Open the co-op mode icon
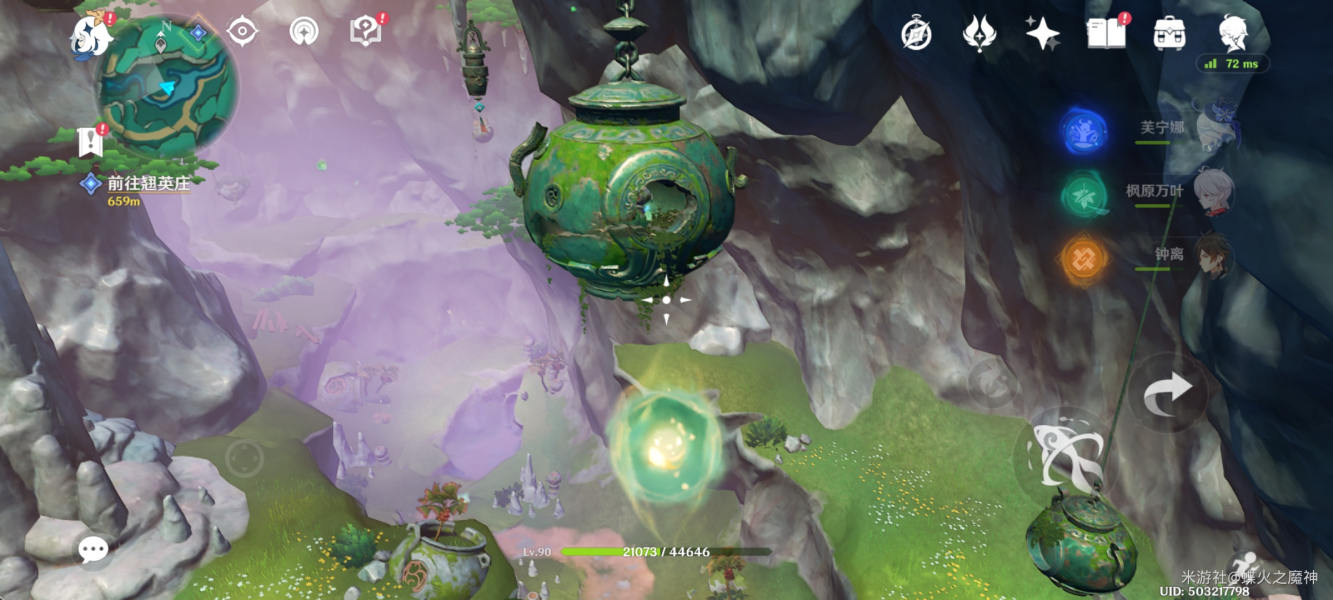The height and width of the screenshot is (600, 1333). point(303,31)
